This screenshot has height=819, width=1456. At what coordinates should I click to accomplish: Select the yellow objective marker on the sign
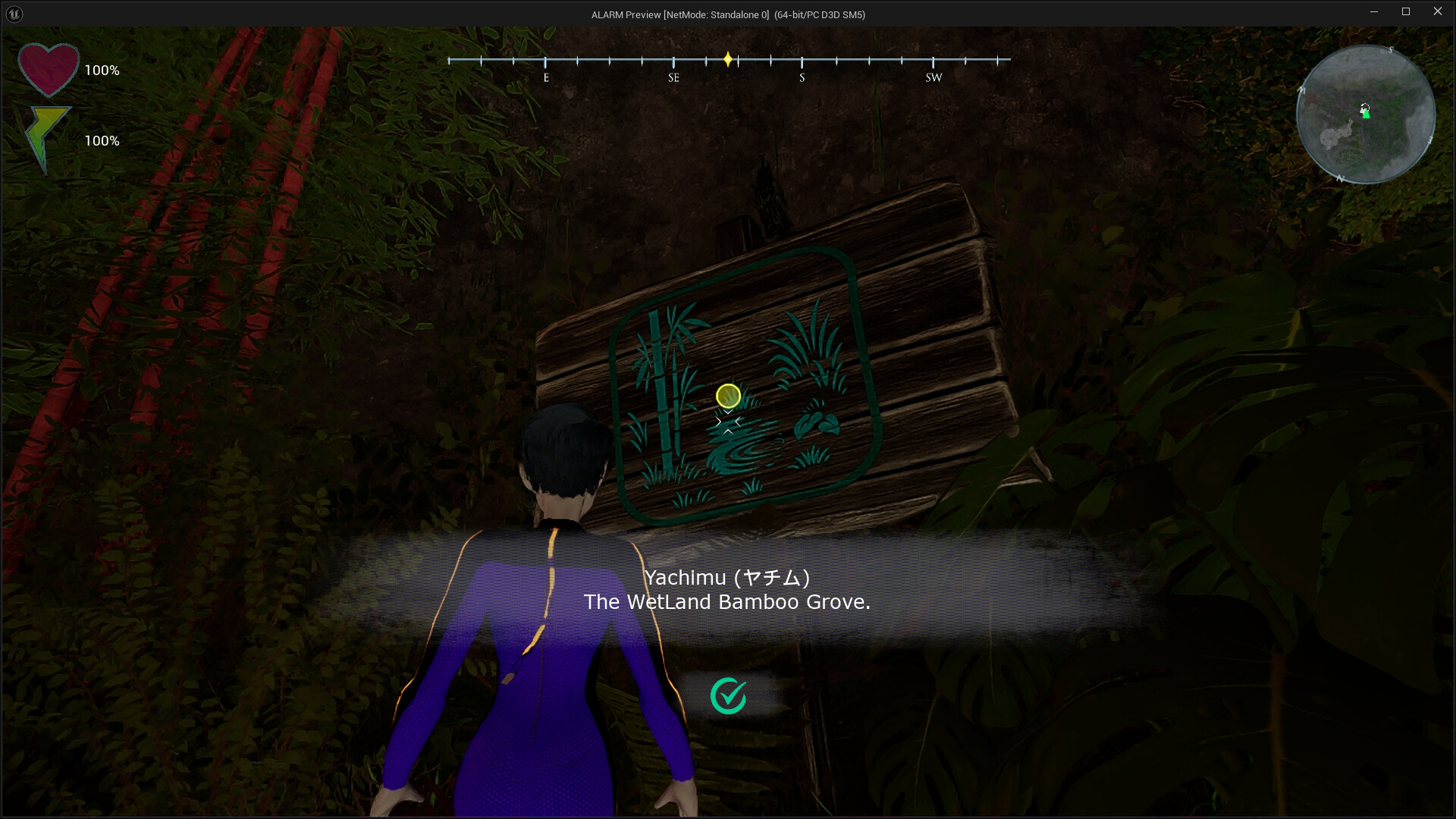pyautogui.click(x=728, y=396)
